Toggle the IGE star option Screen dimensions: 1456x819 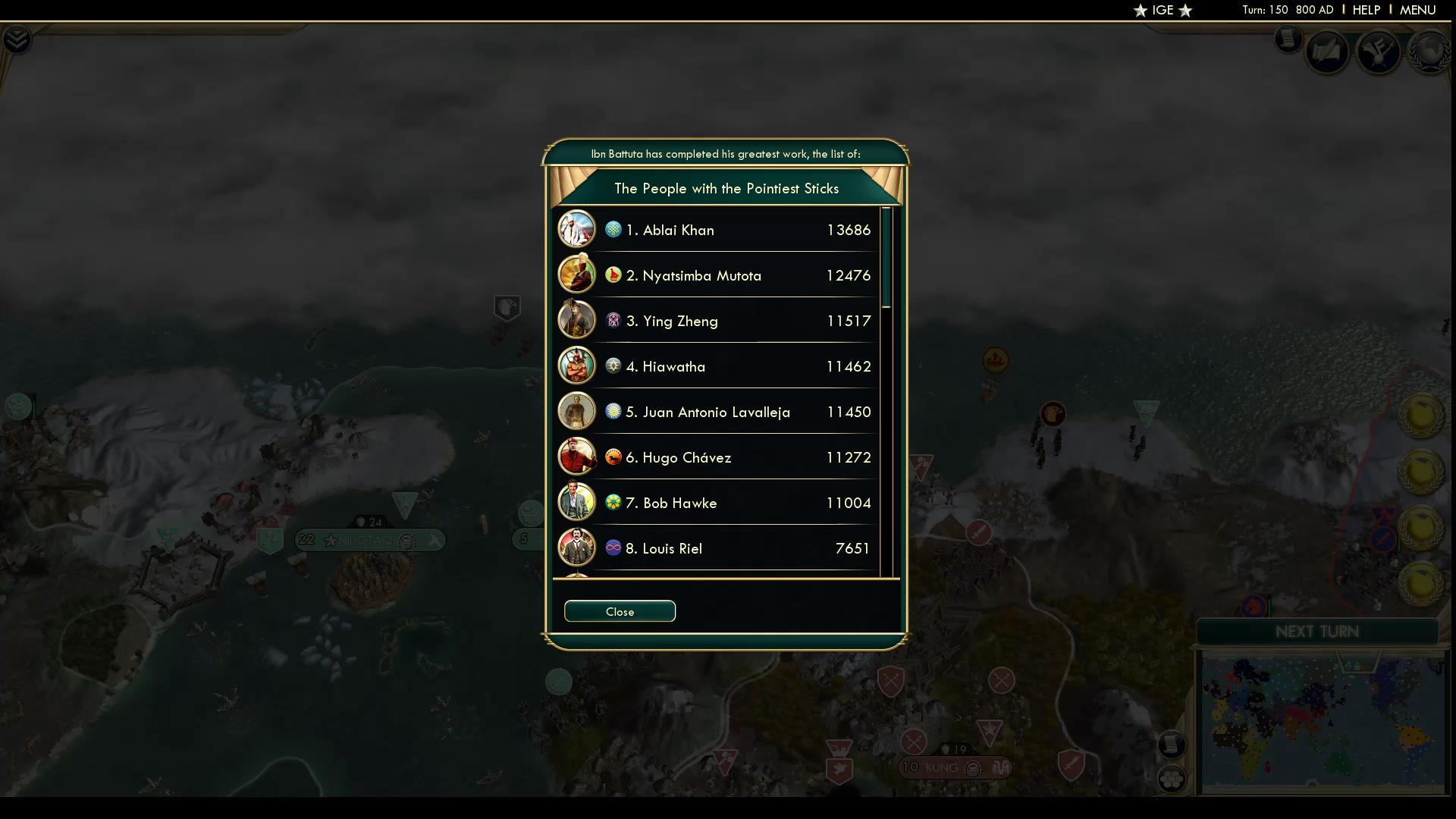1163,10
